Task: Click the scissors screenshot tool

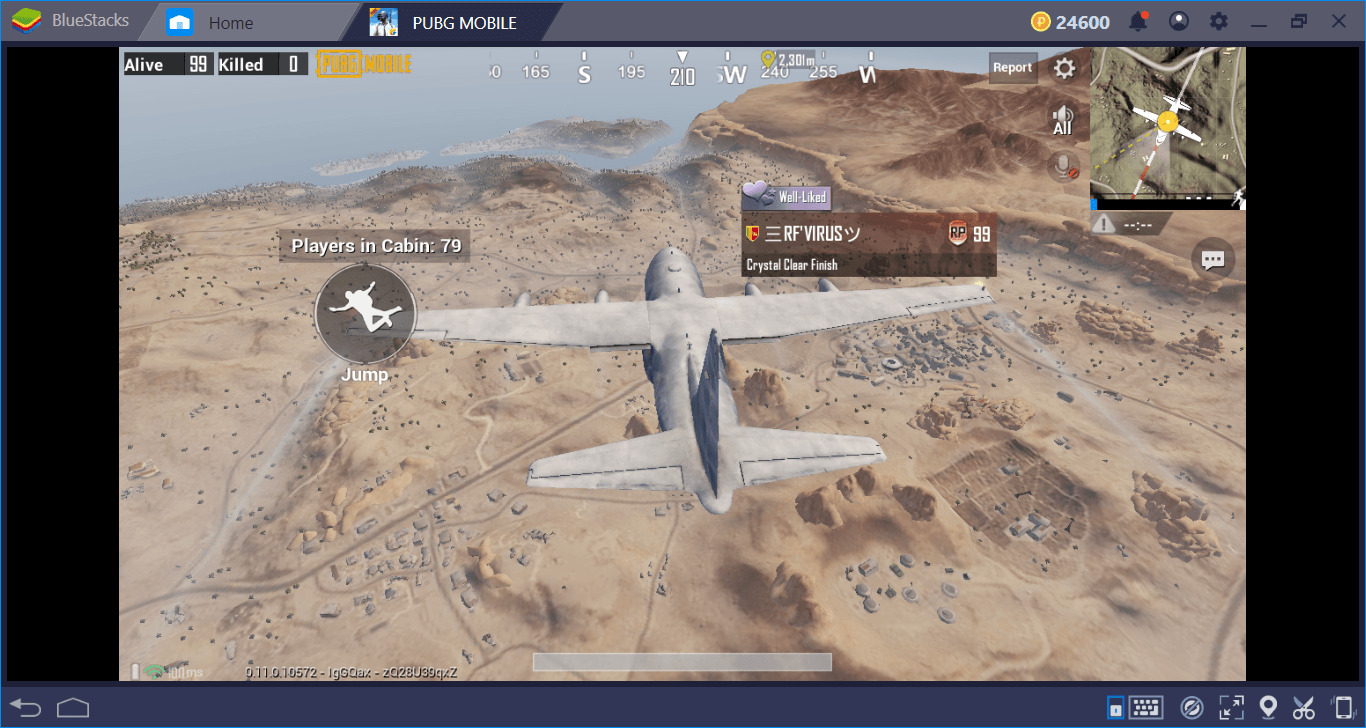Action: pyautogui.click(x=1303, y=708)
